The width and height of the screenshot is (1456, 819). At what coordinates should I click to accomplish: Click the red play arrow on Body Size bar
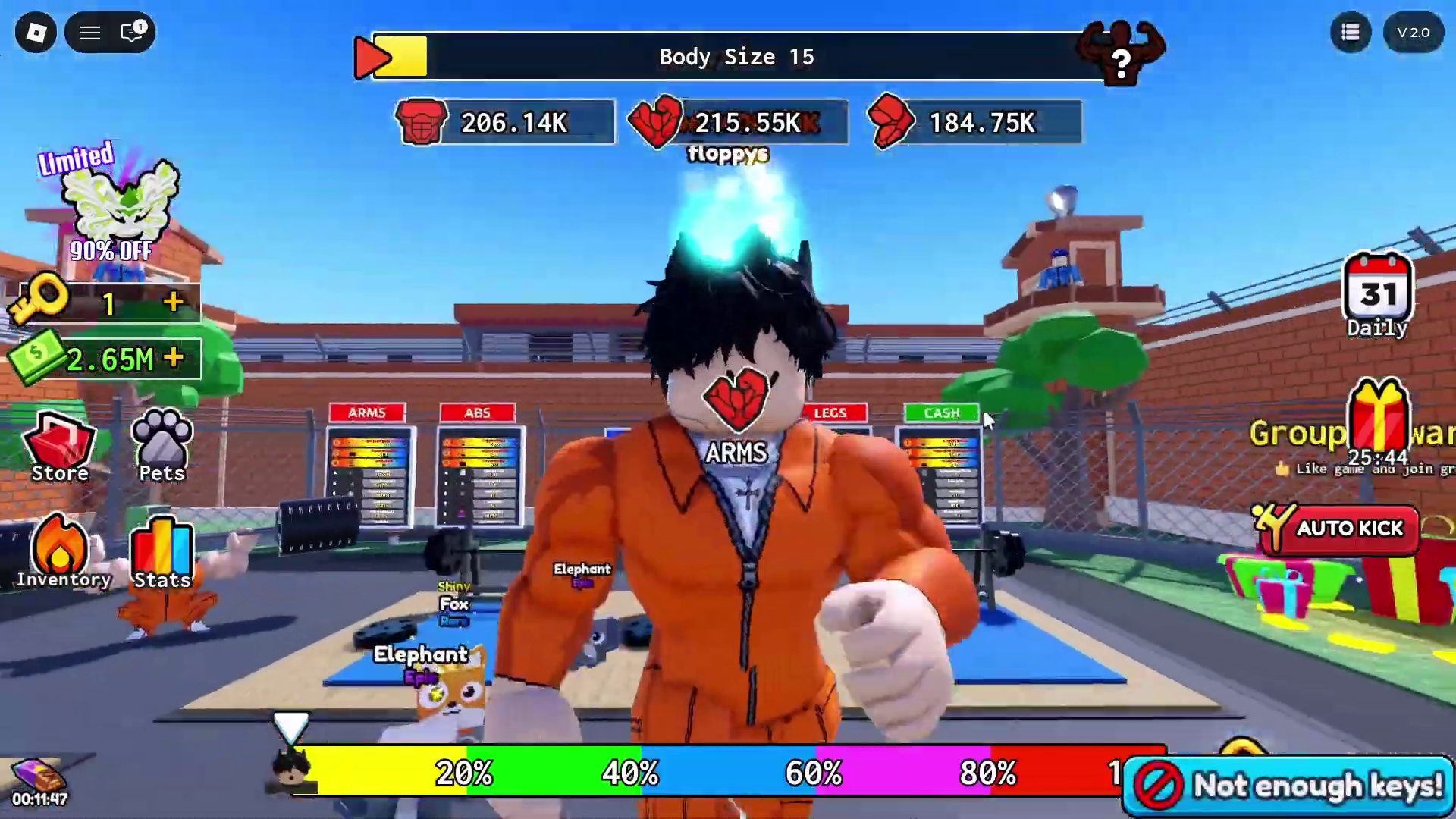[x=373, y=57]
